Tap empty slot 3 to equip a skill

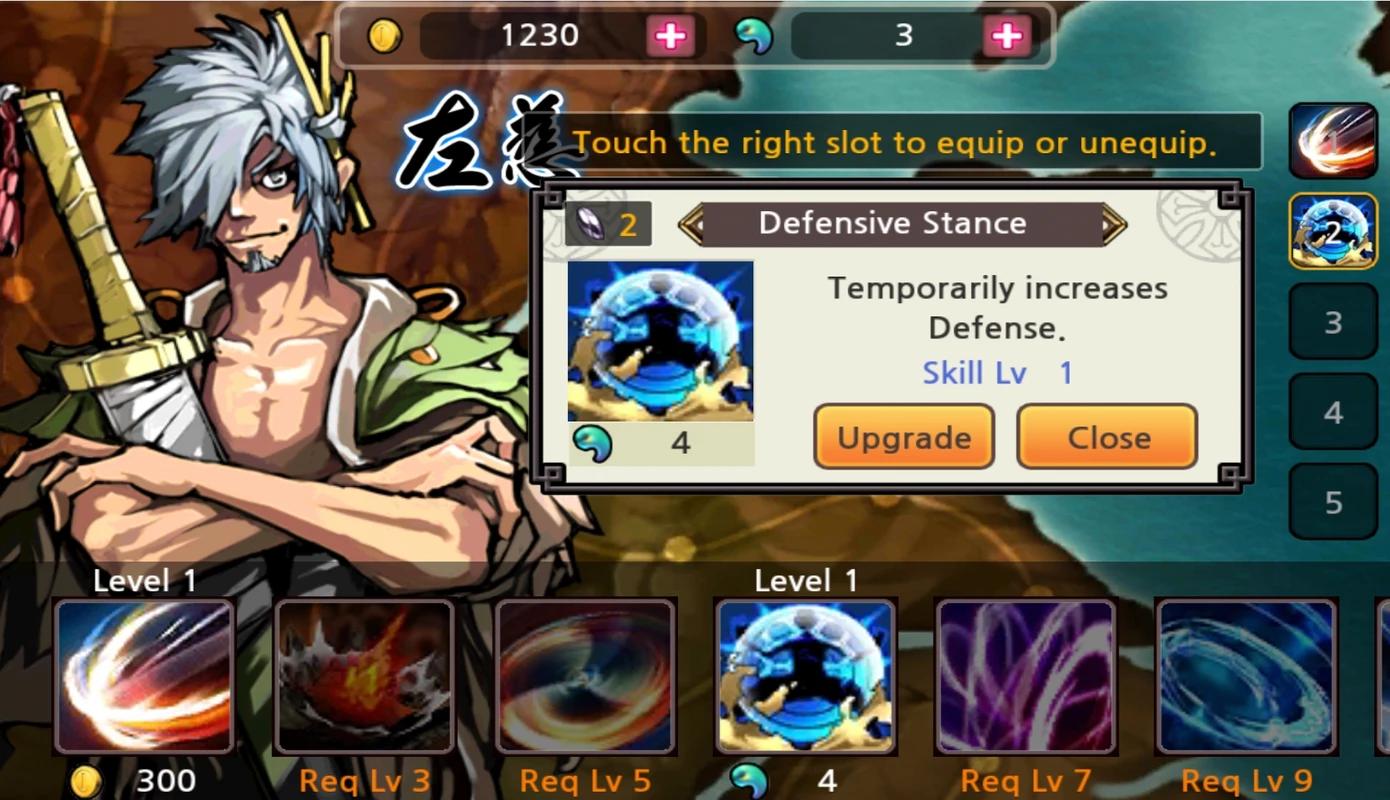coord(1334,322)
